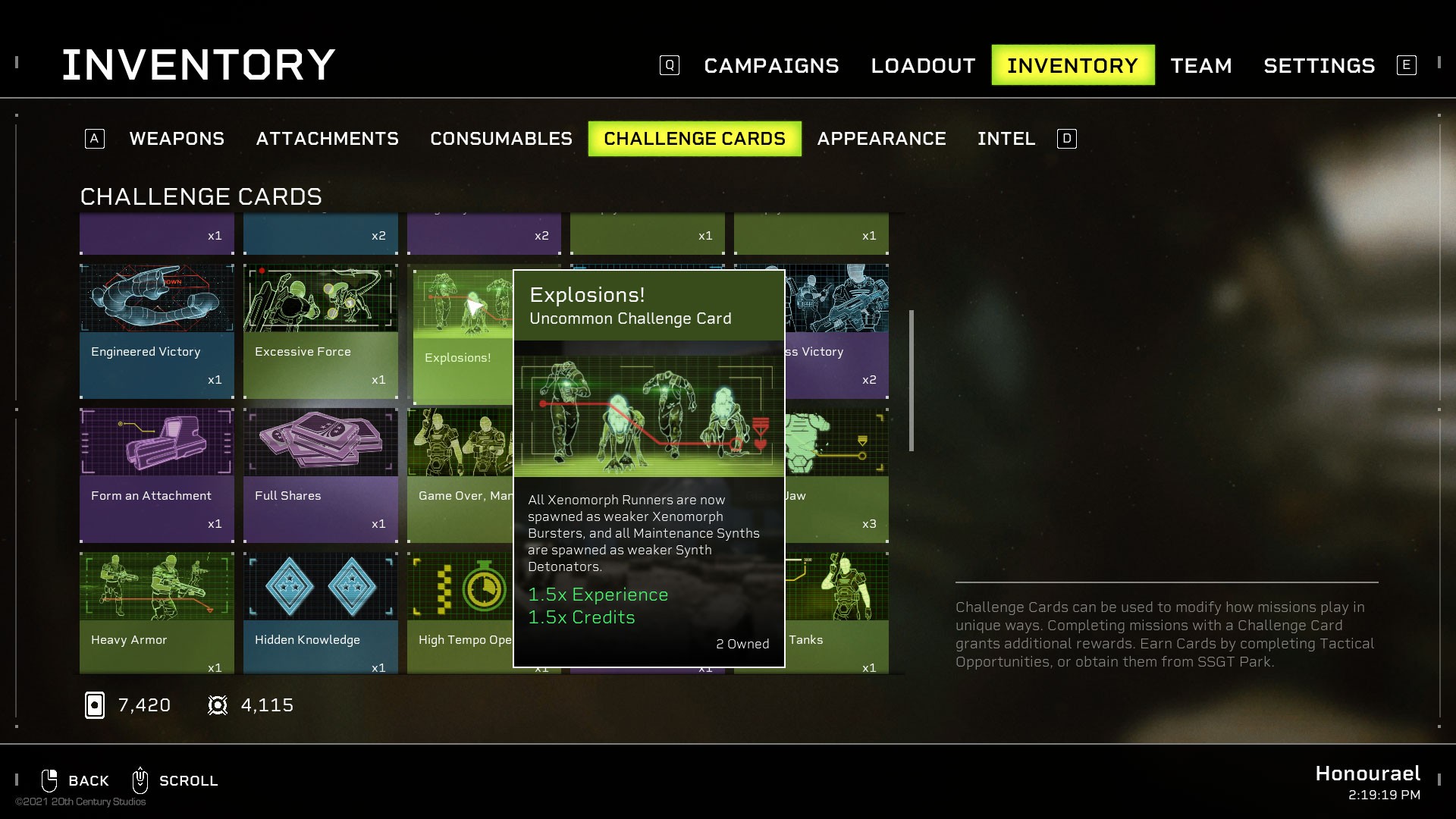
Task: Click the Form an Attachment card image
Action: 156,442
